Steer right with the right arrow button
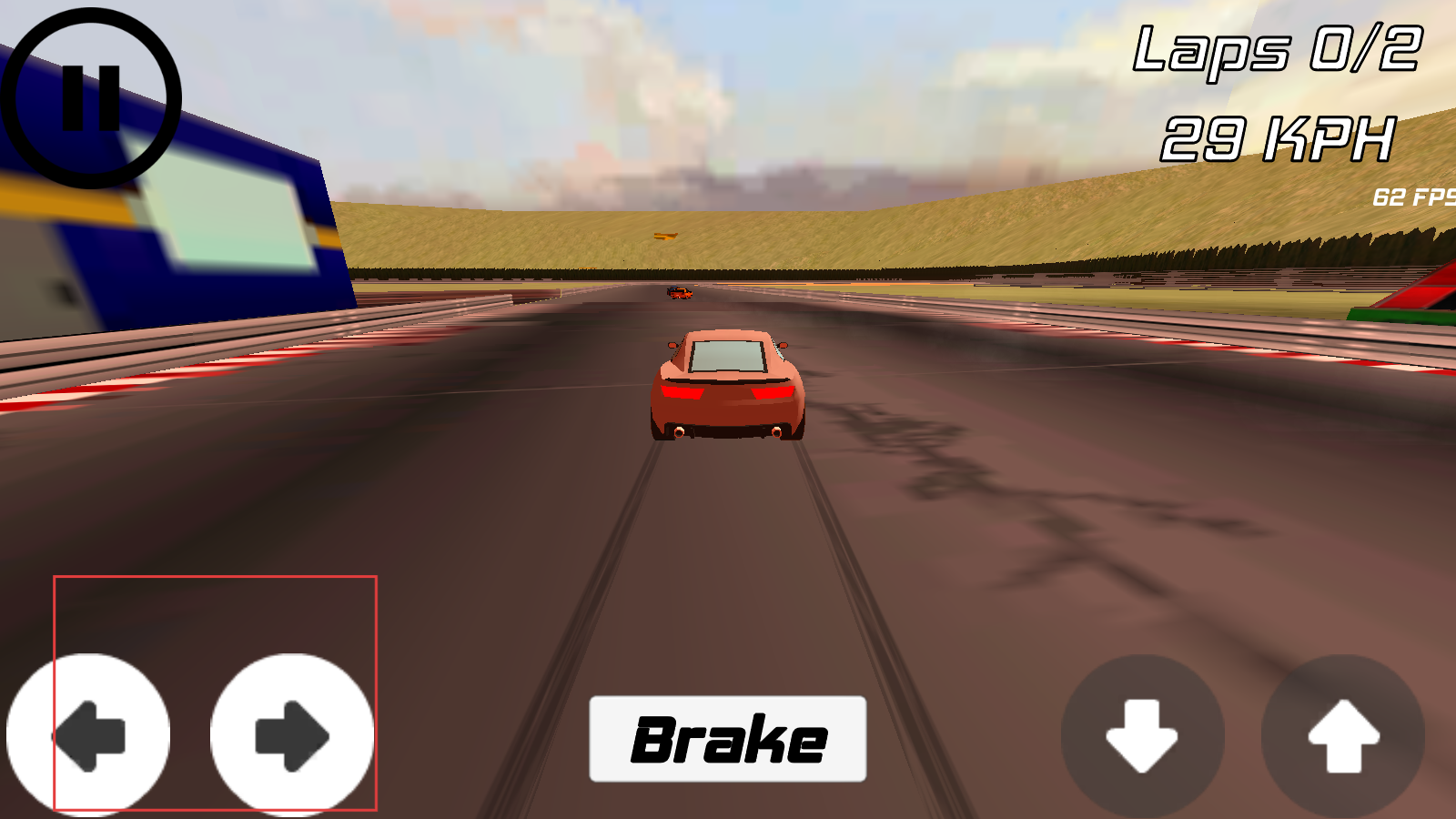Viewport: 1456px width, 819px height. pyautogui.click(x=292, y=735)
